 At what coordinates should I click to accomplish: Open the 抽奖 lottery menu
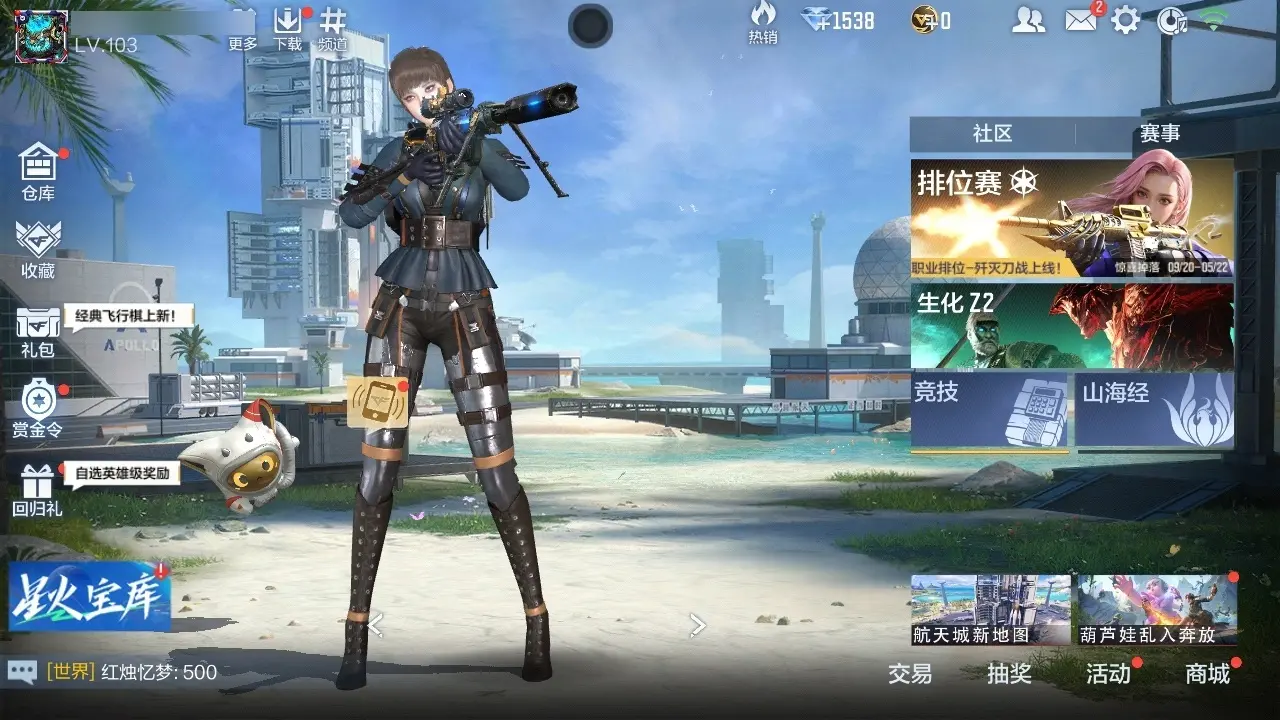coord(1009,673)
